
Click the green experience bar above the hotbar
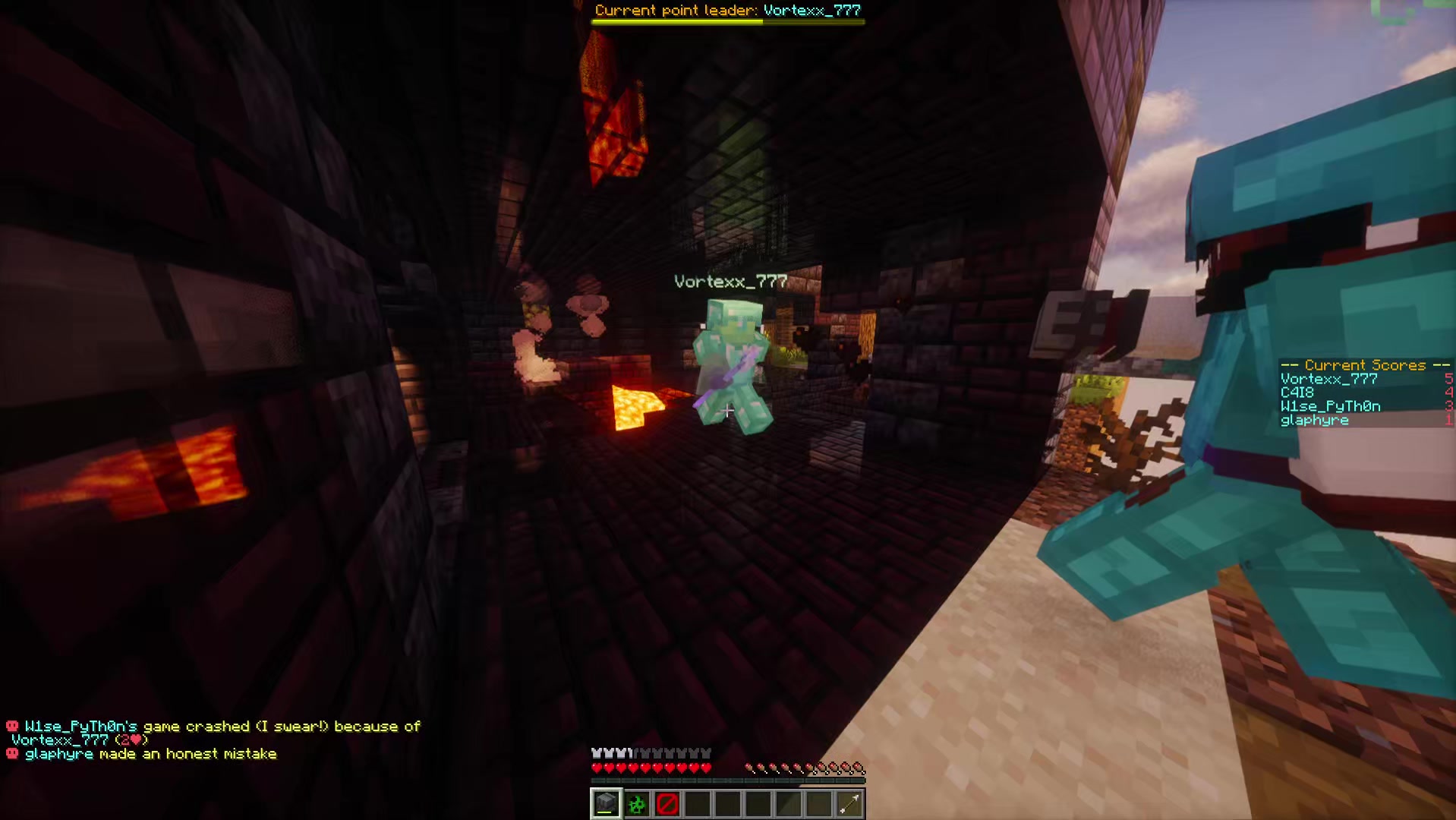pos(727,782)
